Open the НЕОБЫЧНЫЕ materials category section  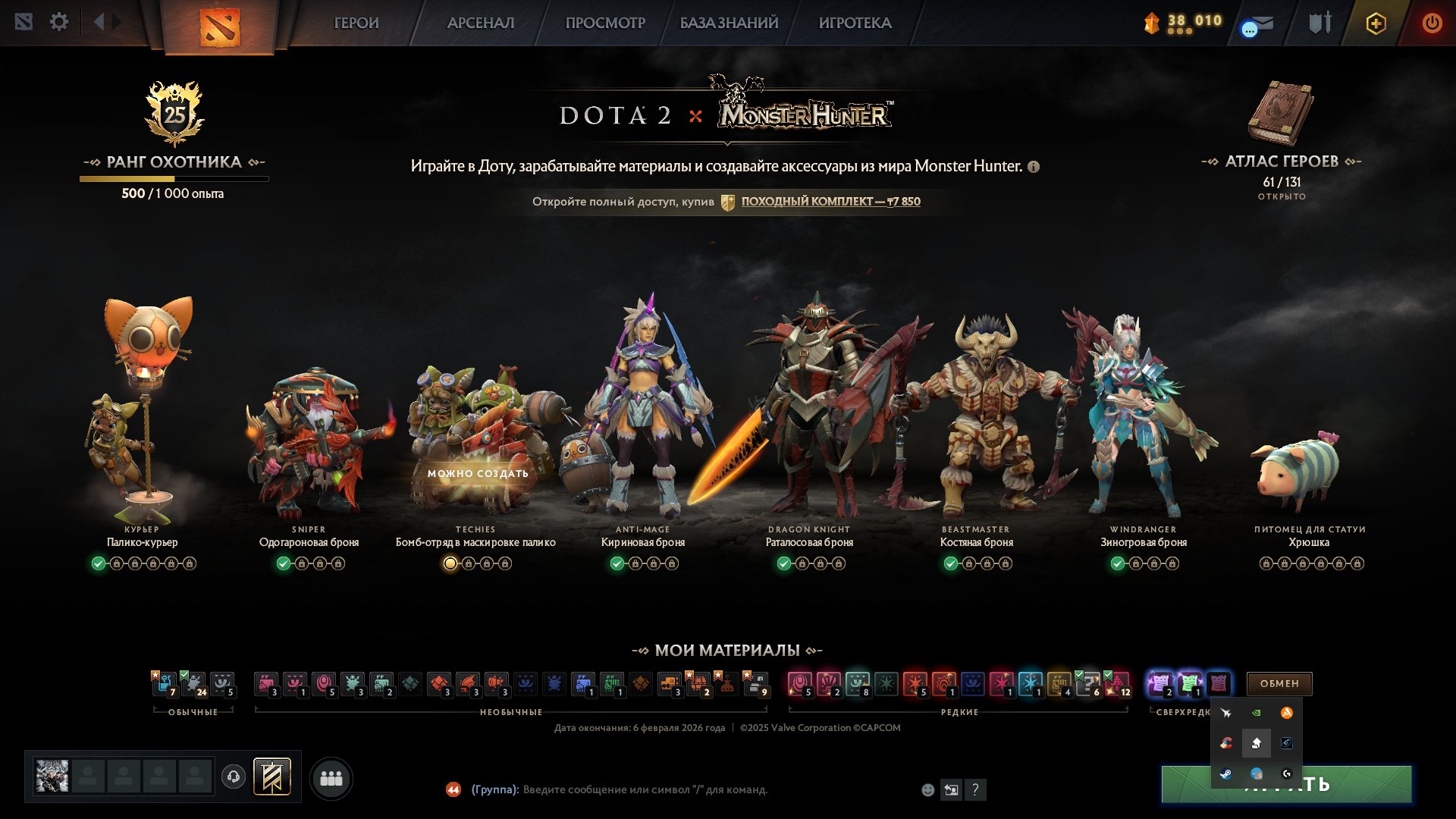(x=511, y=712)
